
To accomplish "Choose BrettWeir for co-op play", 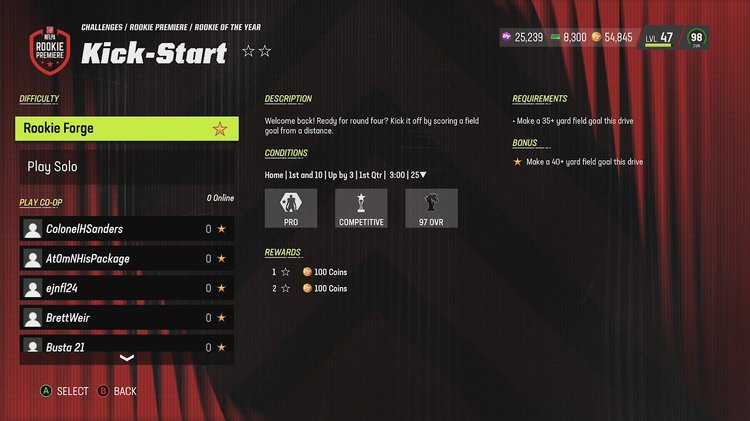I will click(127, 318).
